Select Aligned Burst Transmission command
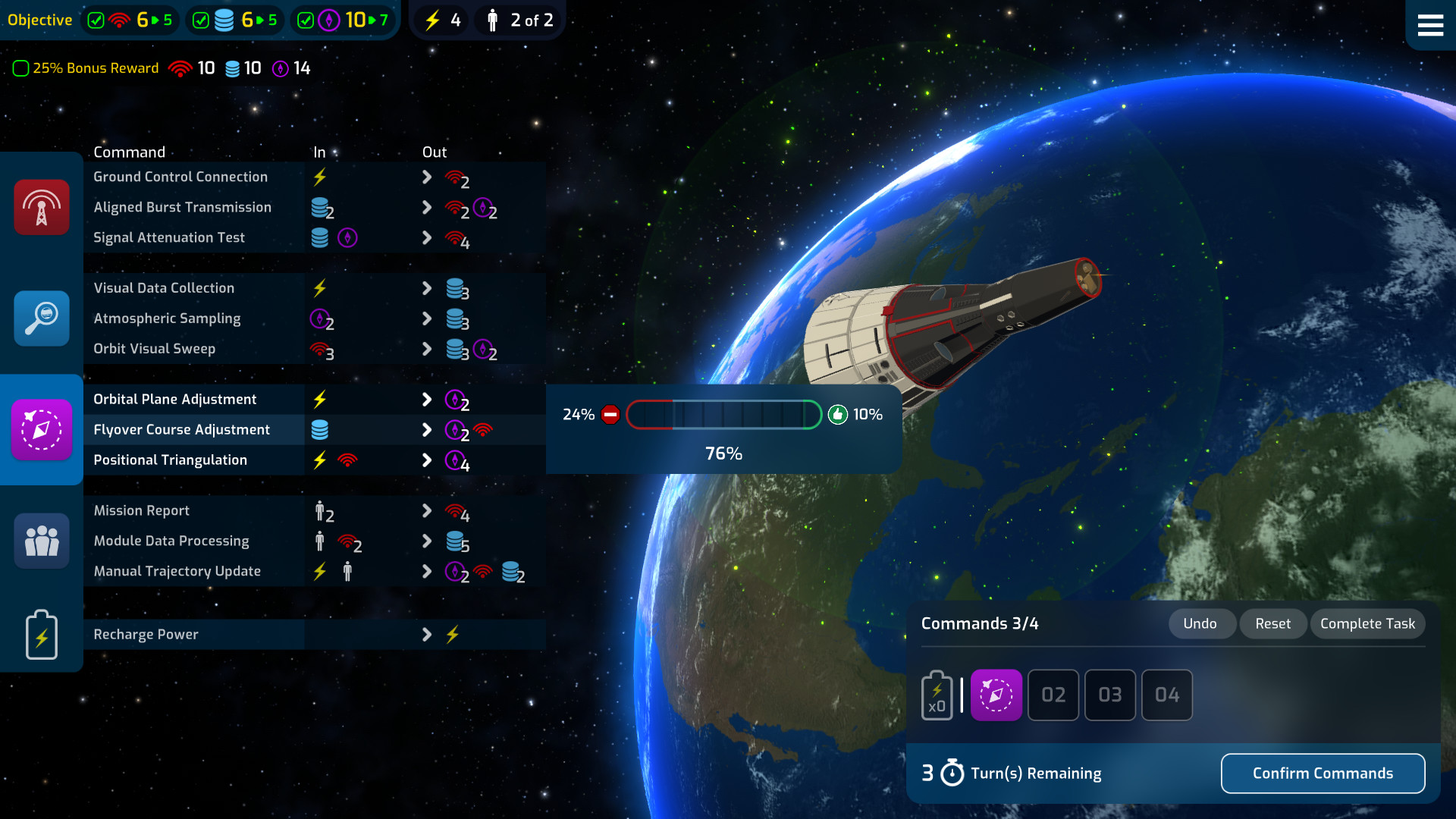Image resolution: width=1456 pixels, height=819 pixels. tap(182, 207)
